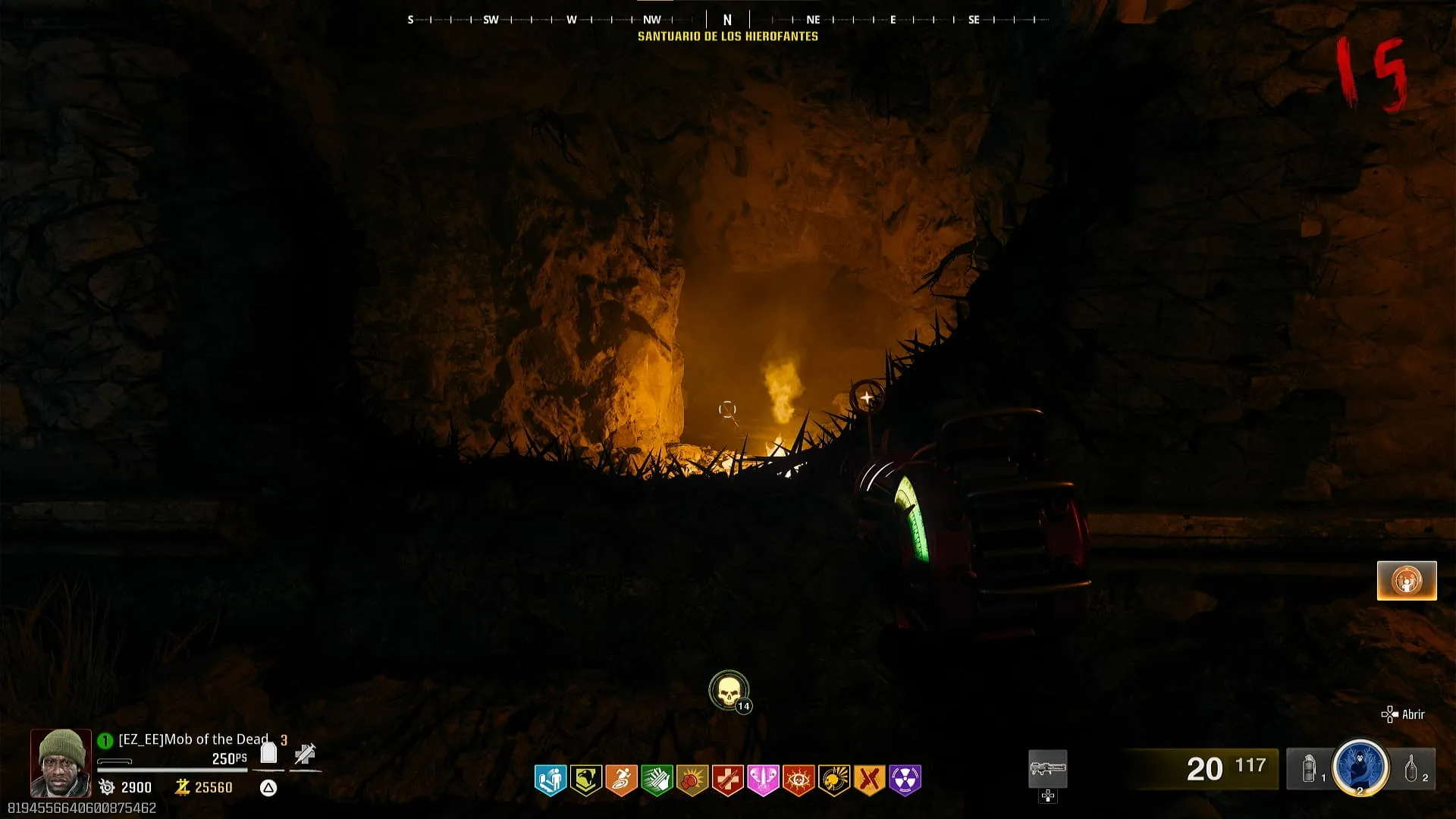
Task: Select the equipped weapon icon slot
Action: point(1047,770)
